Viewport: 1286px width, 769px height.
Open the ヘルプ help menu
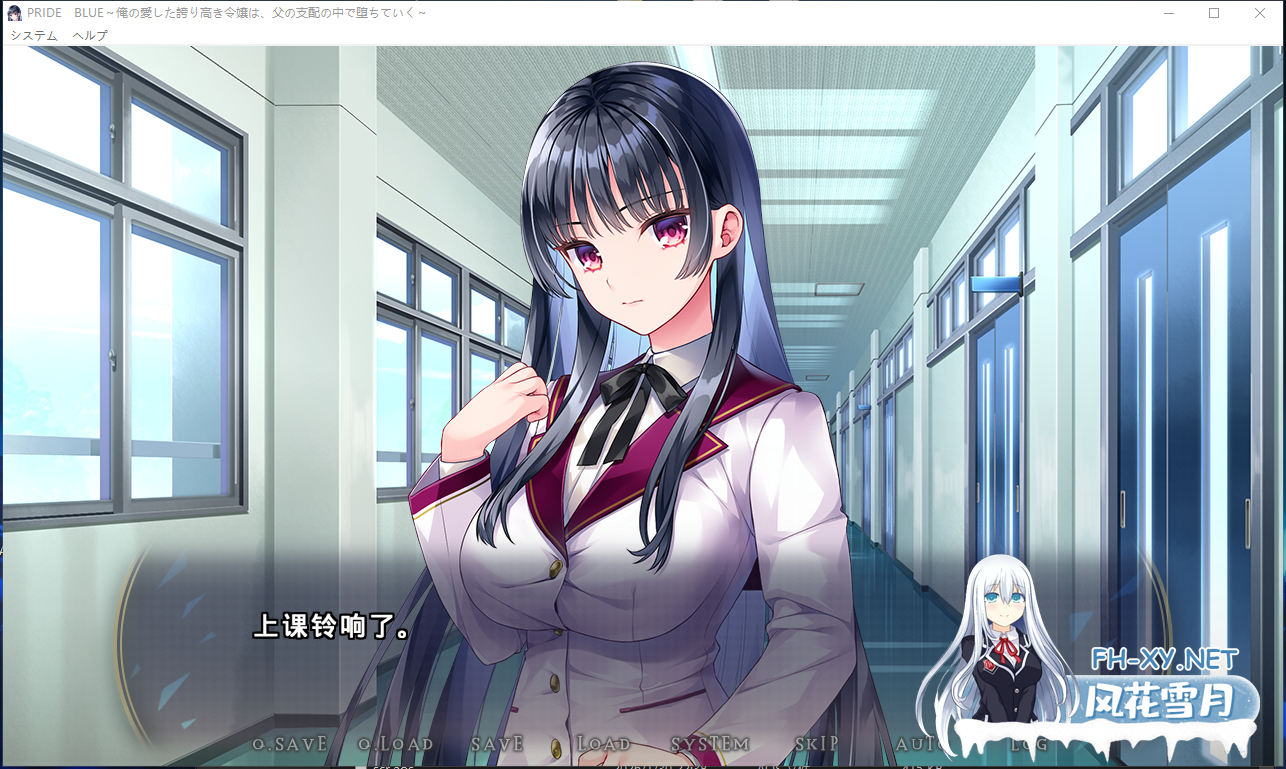90,35
